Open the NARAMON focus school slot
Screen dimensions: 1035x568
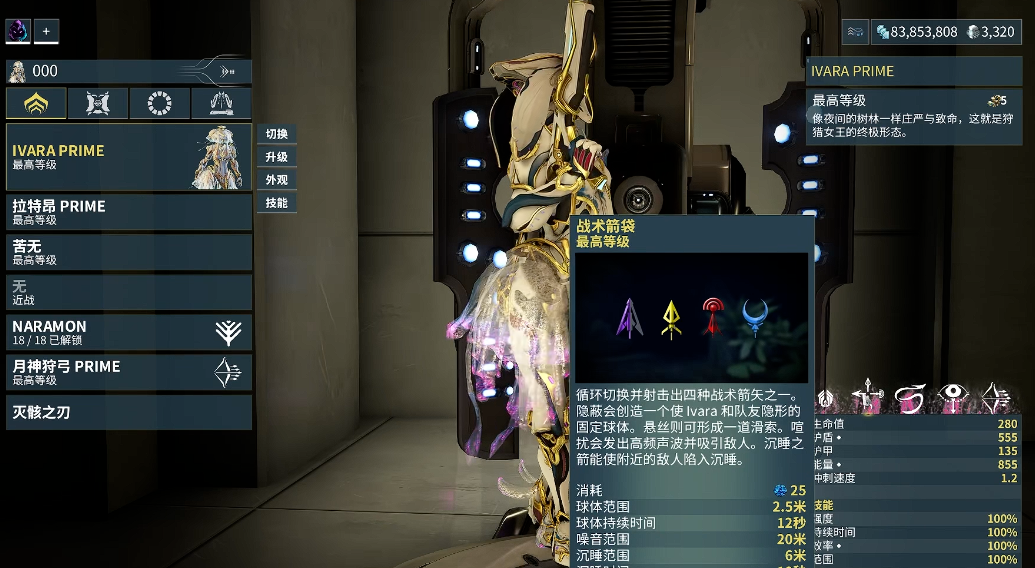(x=128, y=332)
